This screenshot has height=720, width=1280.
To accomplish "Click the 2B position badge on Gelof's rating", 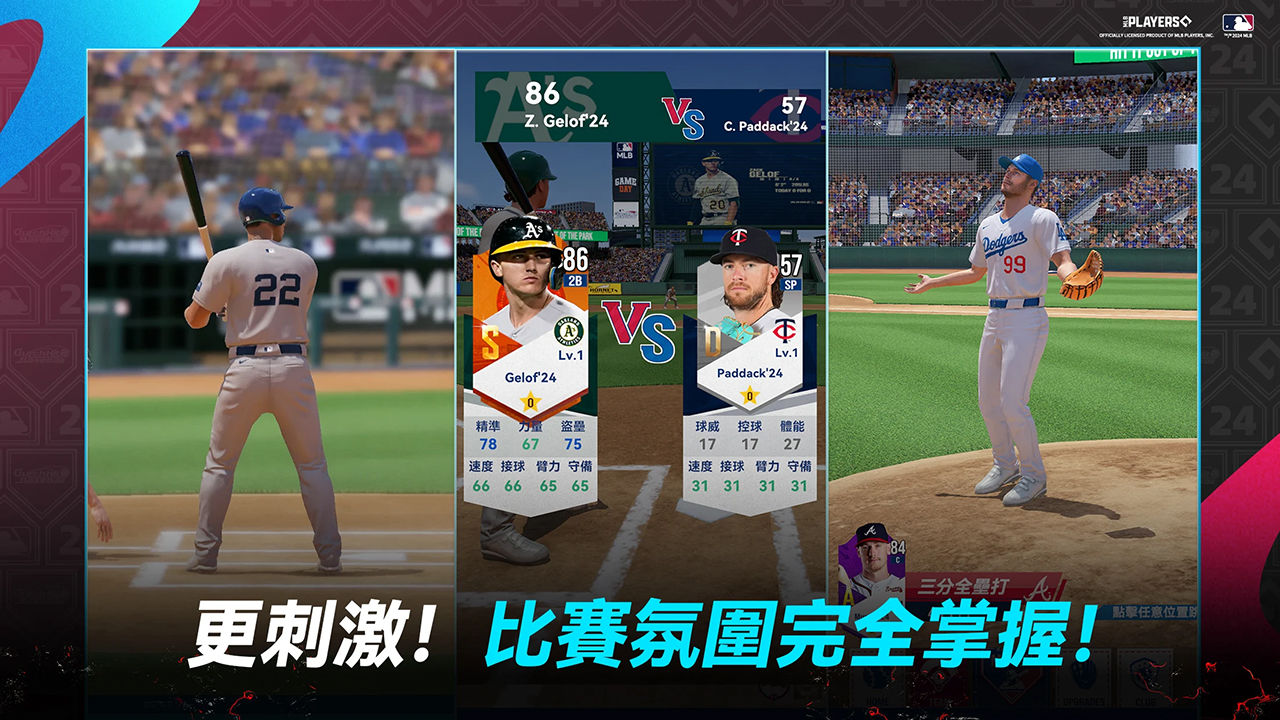I will pos(574,280).
